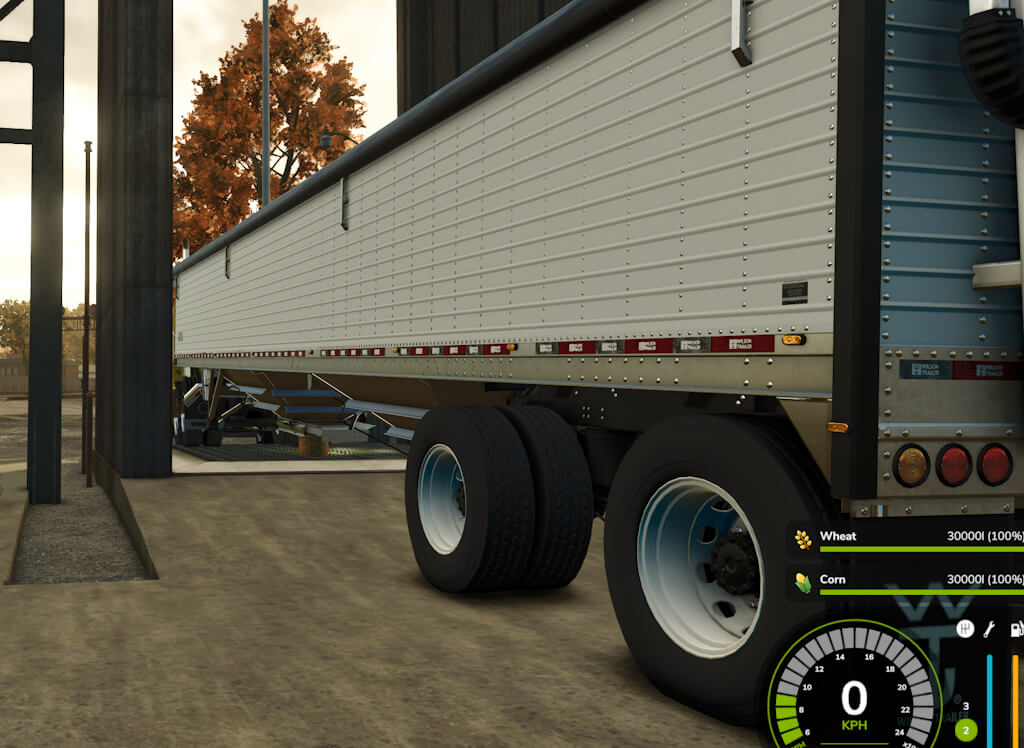Select the green gear 2 indicator
This screenshot has width=1024, height=748.
point(966,729)
